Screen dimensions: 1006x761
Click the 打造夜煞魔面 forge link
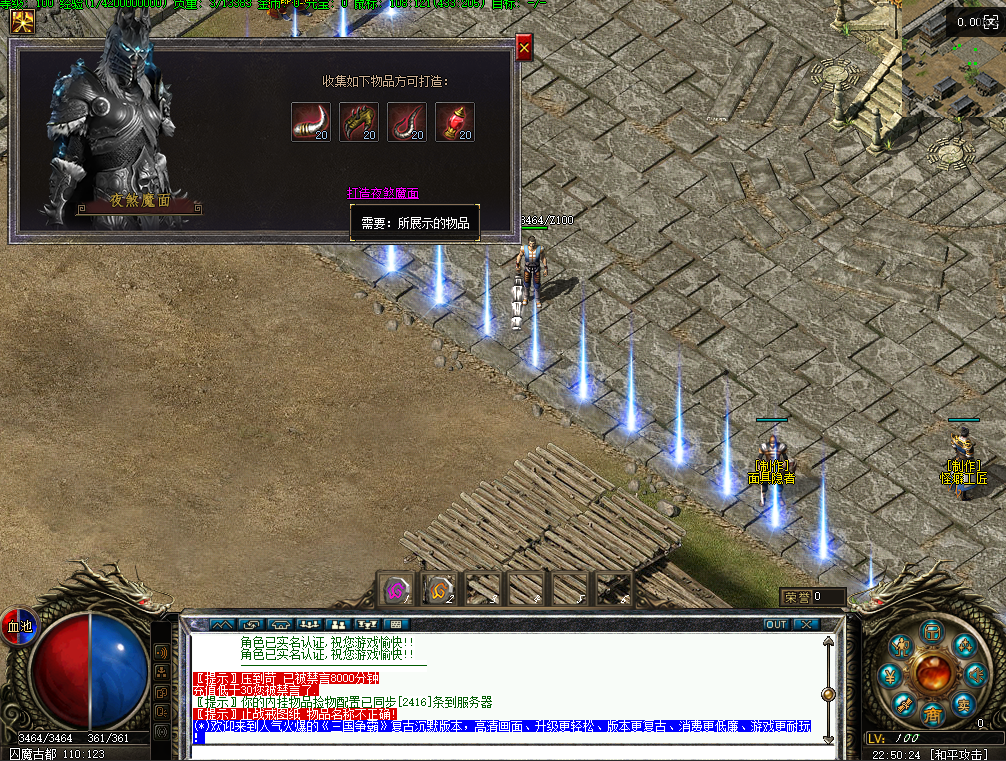pos(382,193)
